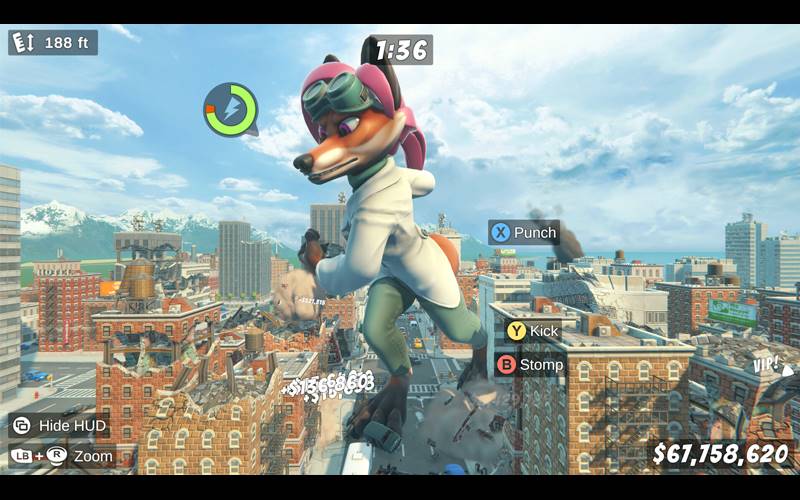The image size is (800, 500).
Task: Activate the lightning bolt power meter icon
Action: (x=230, y=109)
